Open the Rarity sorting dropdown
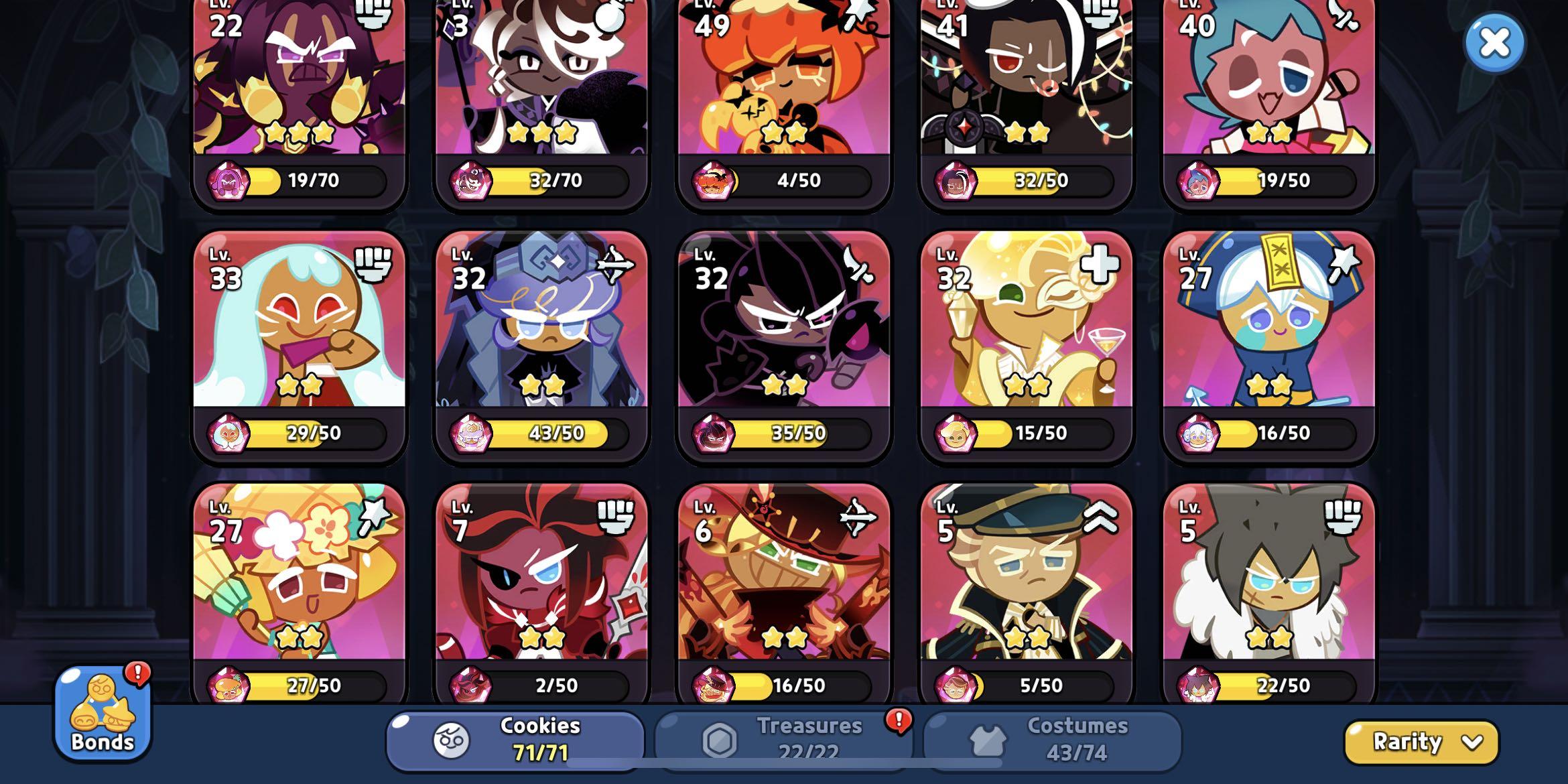 point(1421,741)
